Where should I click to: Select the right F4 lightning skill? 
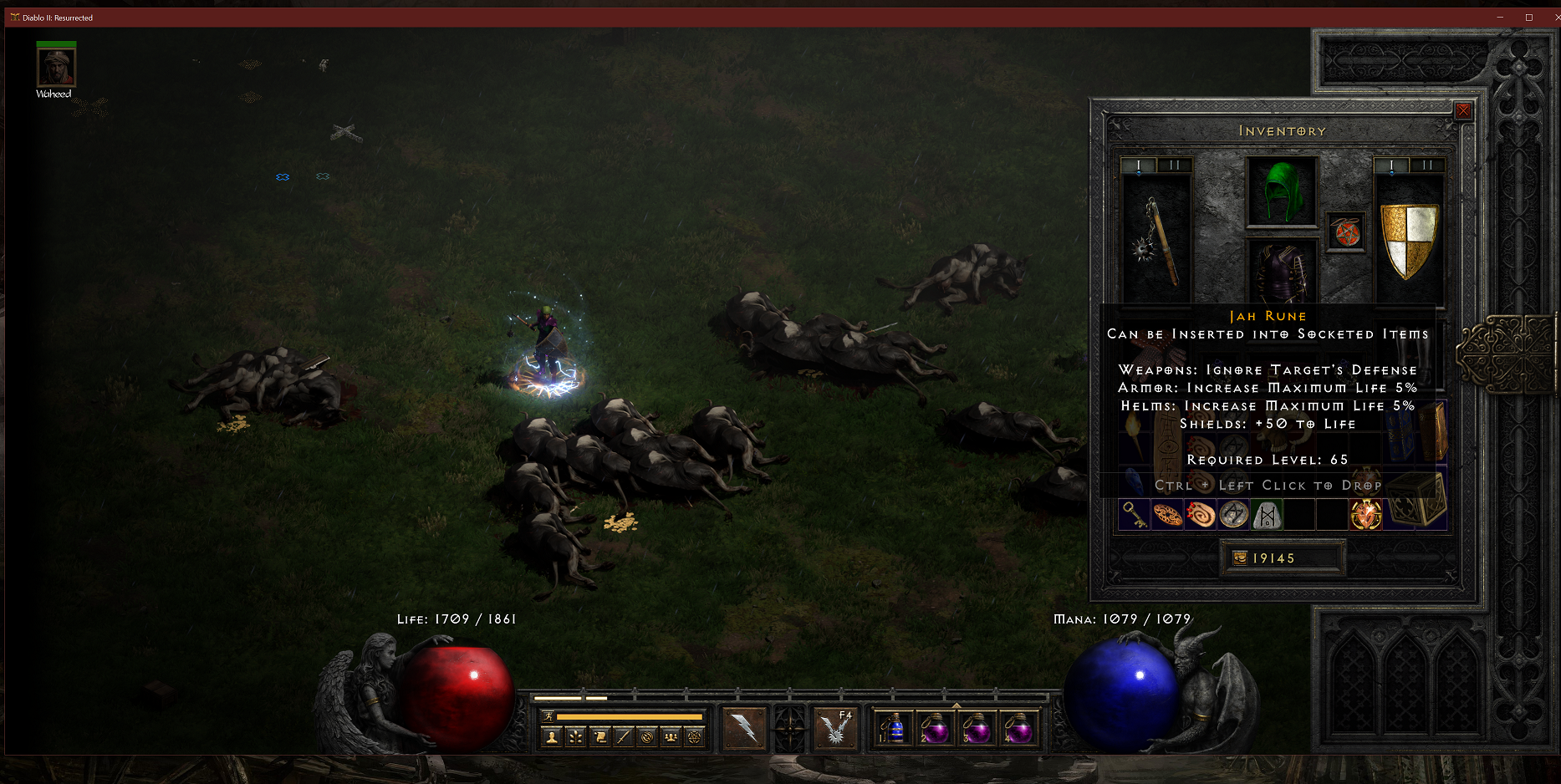coord(835,729)
